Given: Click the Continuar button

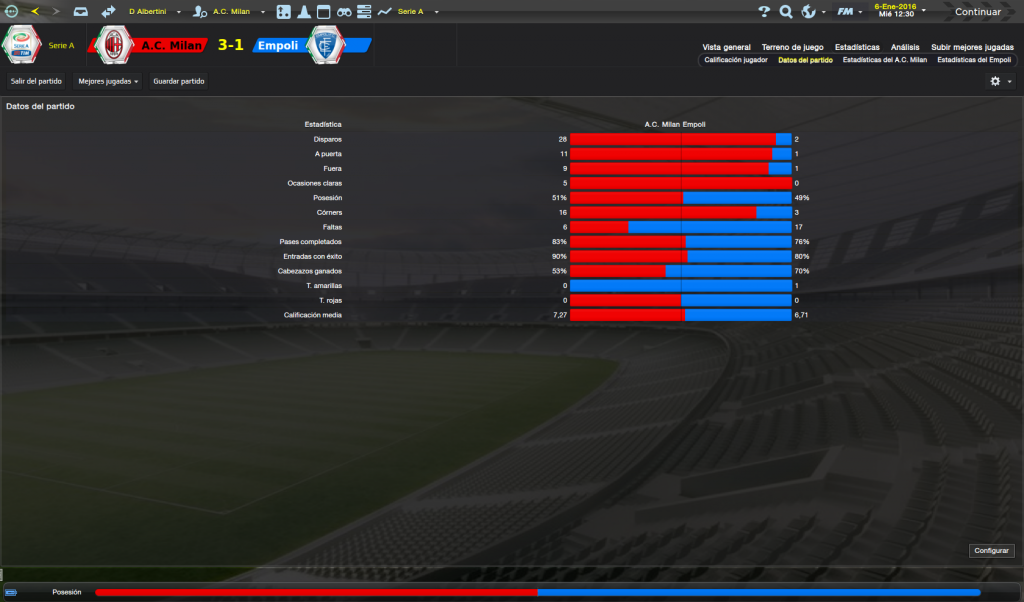Looking at the screenshot, I should point(977,12).
